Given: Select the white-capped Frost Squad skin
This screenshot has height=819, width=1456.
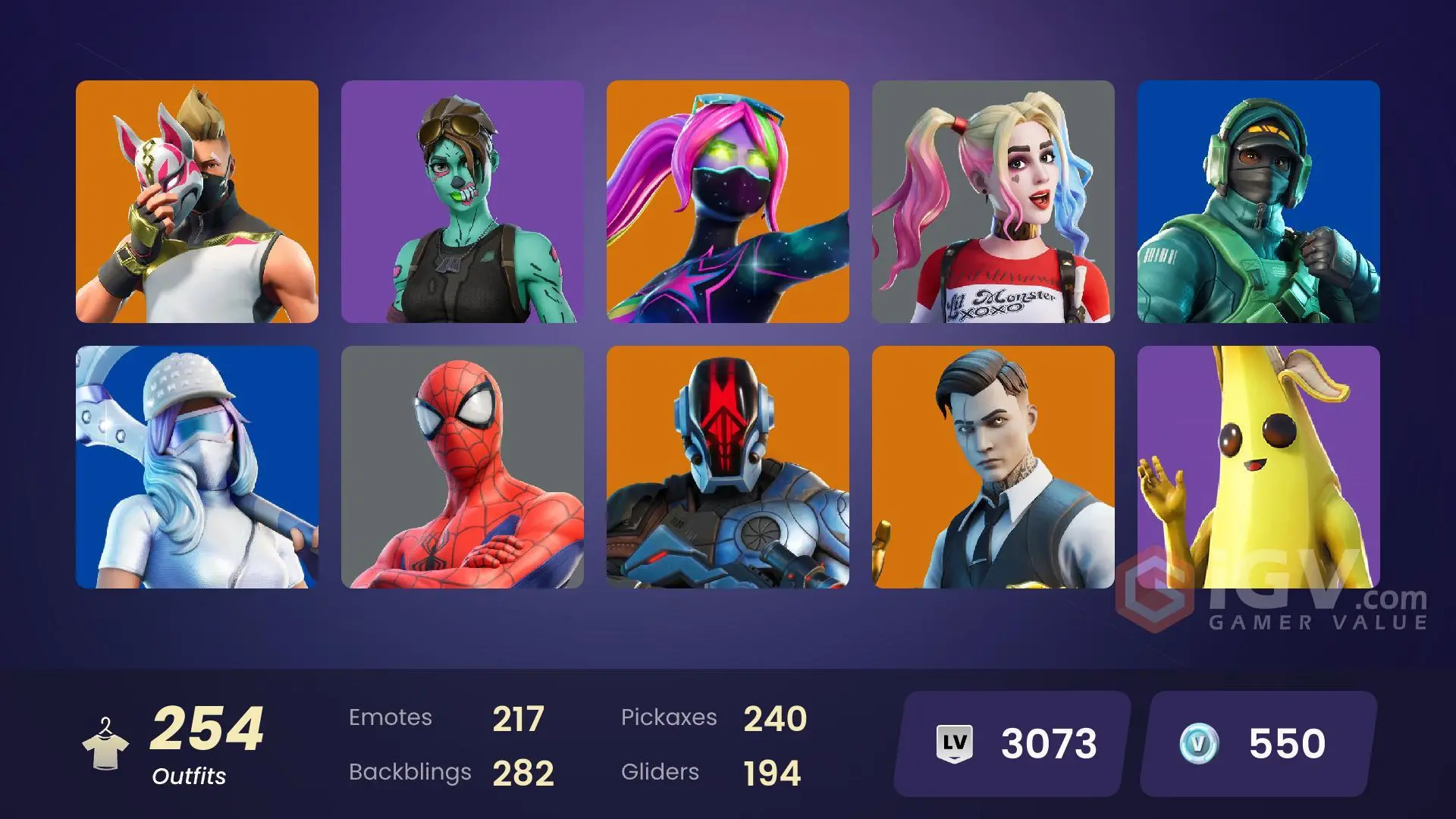Looking at the screenshot, I should coord(197,468).
